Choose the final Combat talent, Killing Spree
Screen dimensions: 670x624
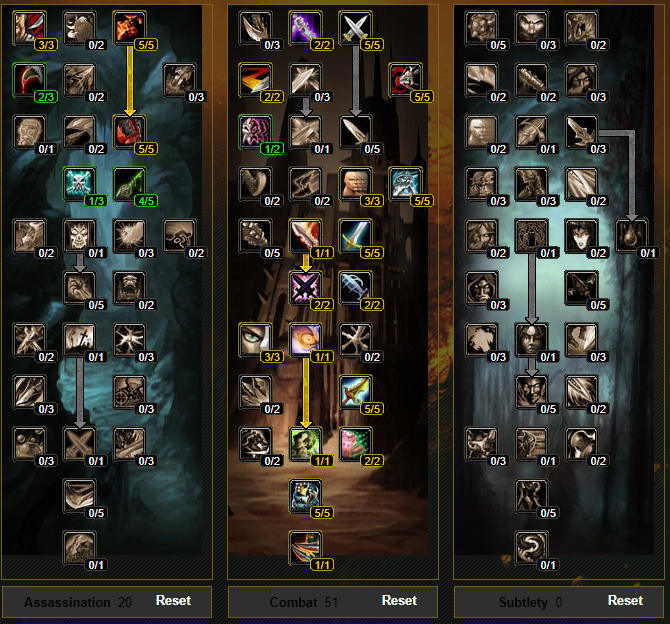tap(306, 548)
